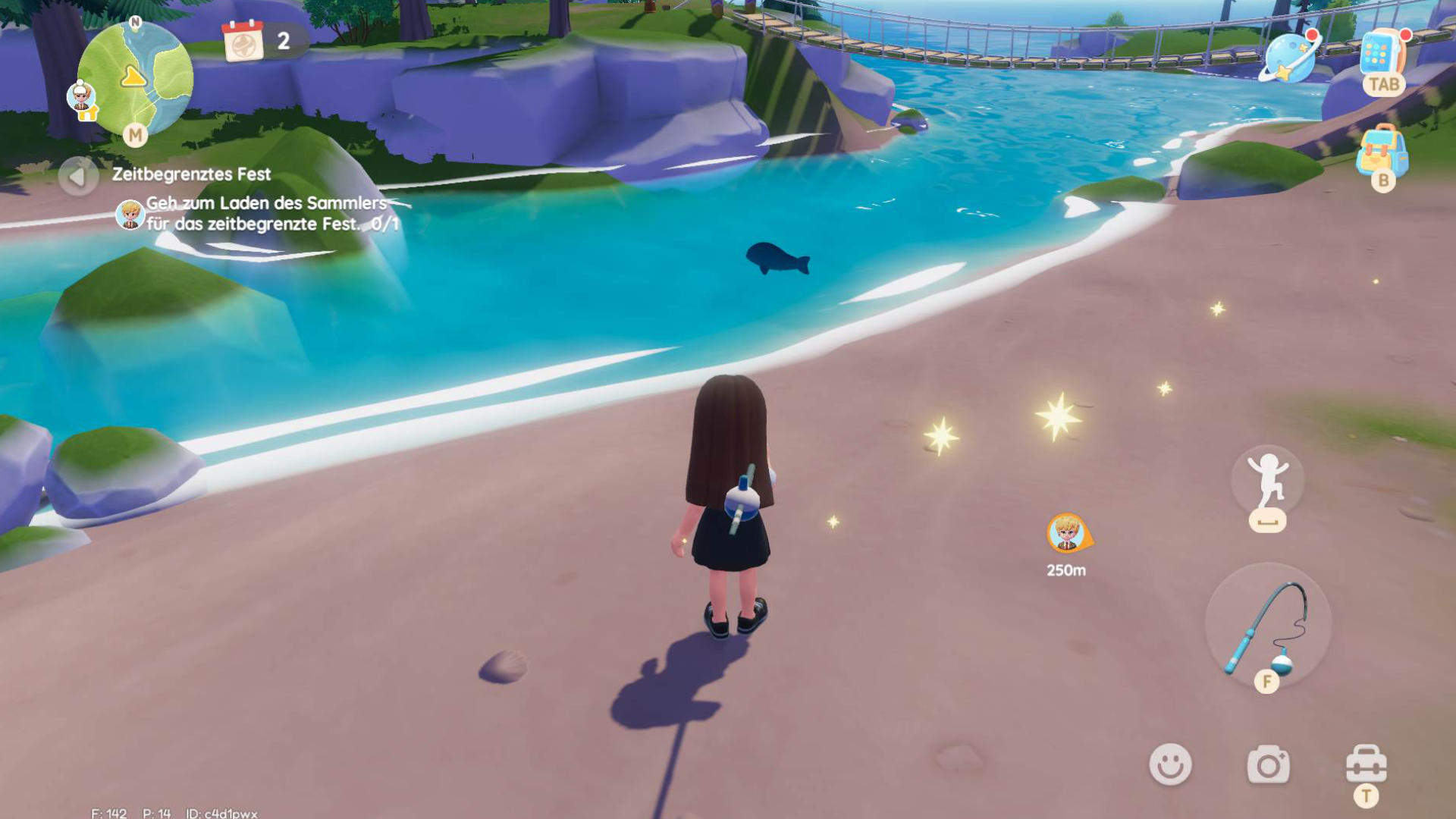Open the emoji emote menu
The image size is (1456, 819).
pyautogui.click(x=1170, y=764)
